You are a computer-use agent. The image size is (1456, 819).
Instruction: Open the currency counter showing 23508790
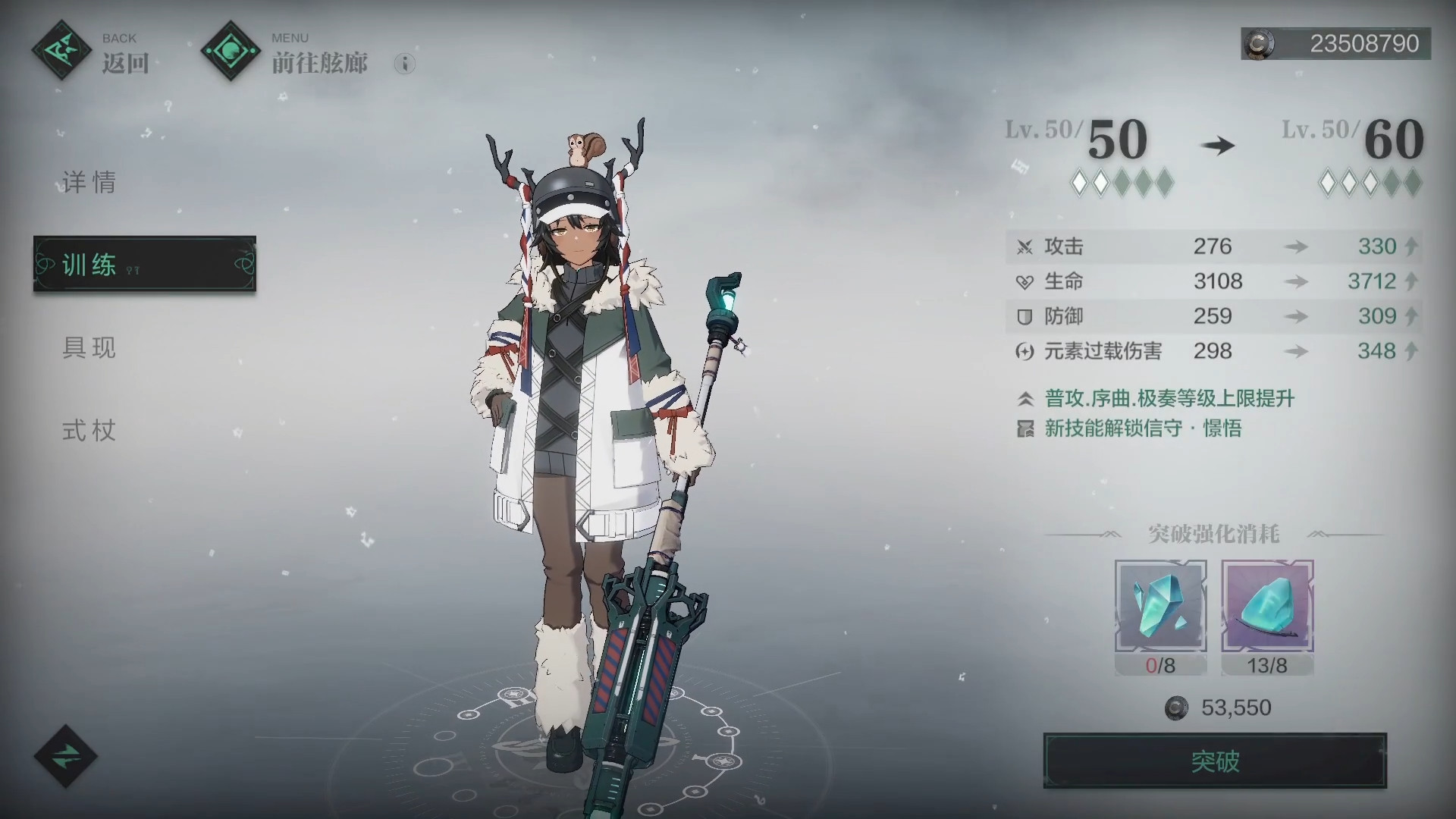coord(1336,44)
